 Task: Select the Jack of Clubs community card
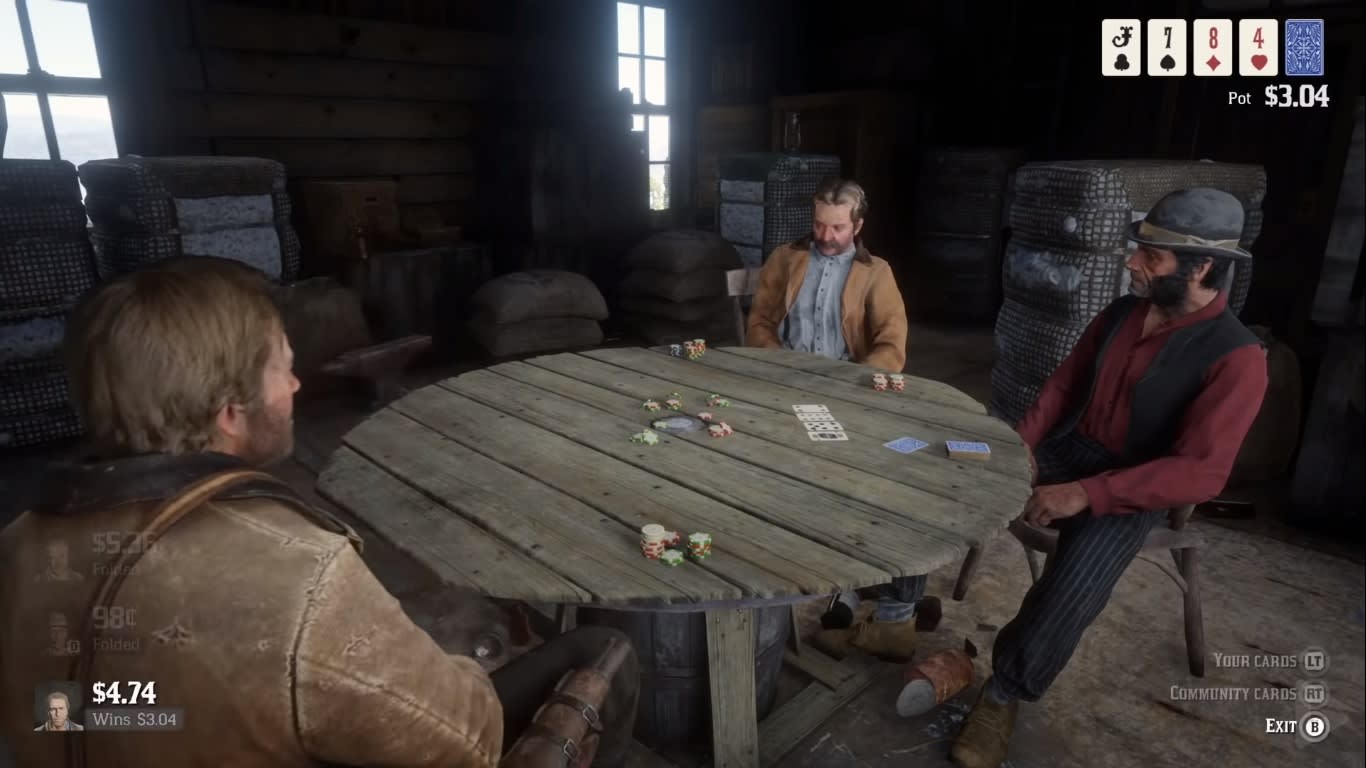(1119, 45)
